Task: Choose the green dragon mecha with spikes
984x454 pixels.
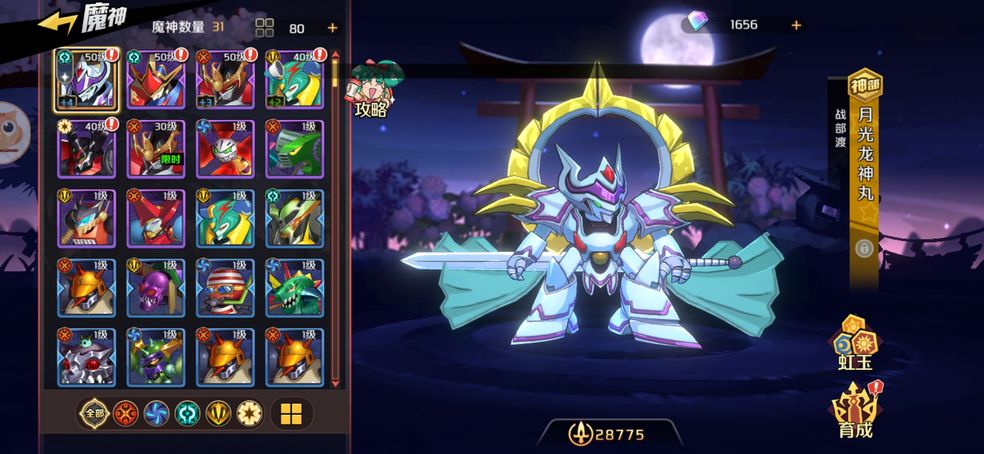Action: [295, 288]
